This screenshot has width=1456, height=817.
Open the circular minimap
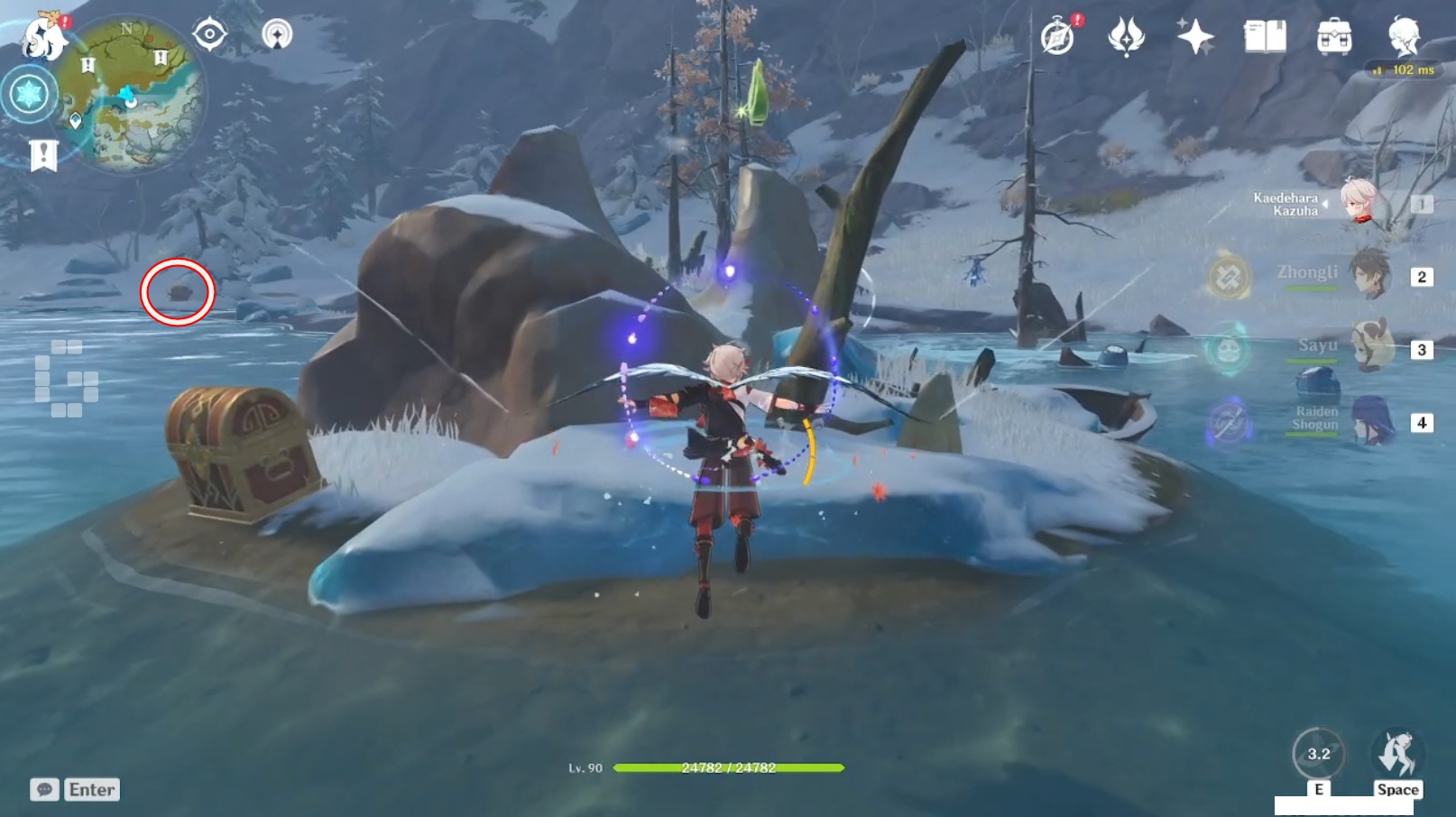(137, 95)
